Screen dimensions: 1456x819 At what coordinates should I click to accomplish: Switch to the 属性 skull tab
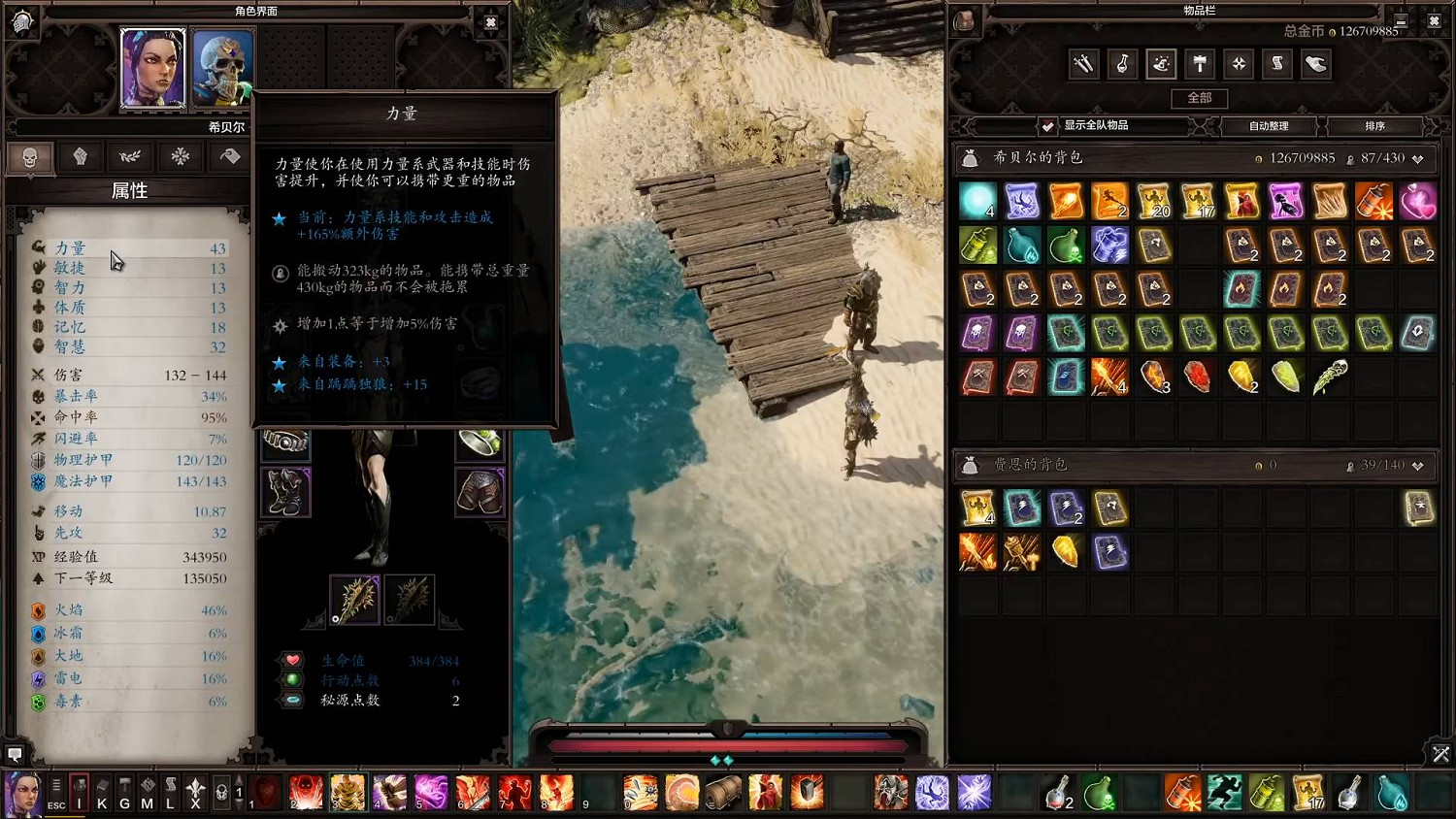coord(30,156)
